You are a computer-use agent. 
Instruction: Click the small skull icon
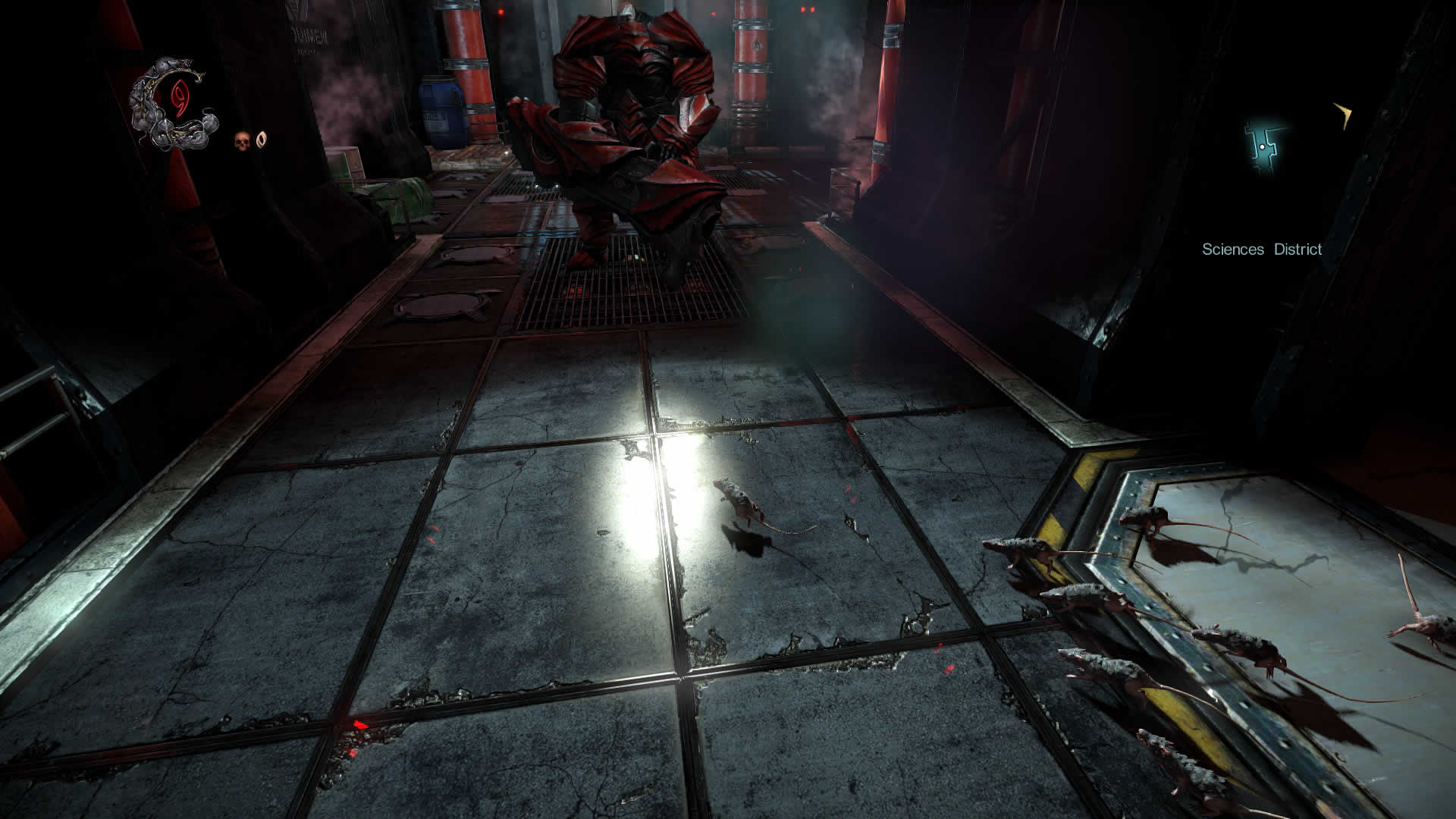242,140
